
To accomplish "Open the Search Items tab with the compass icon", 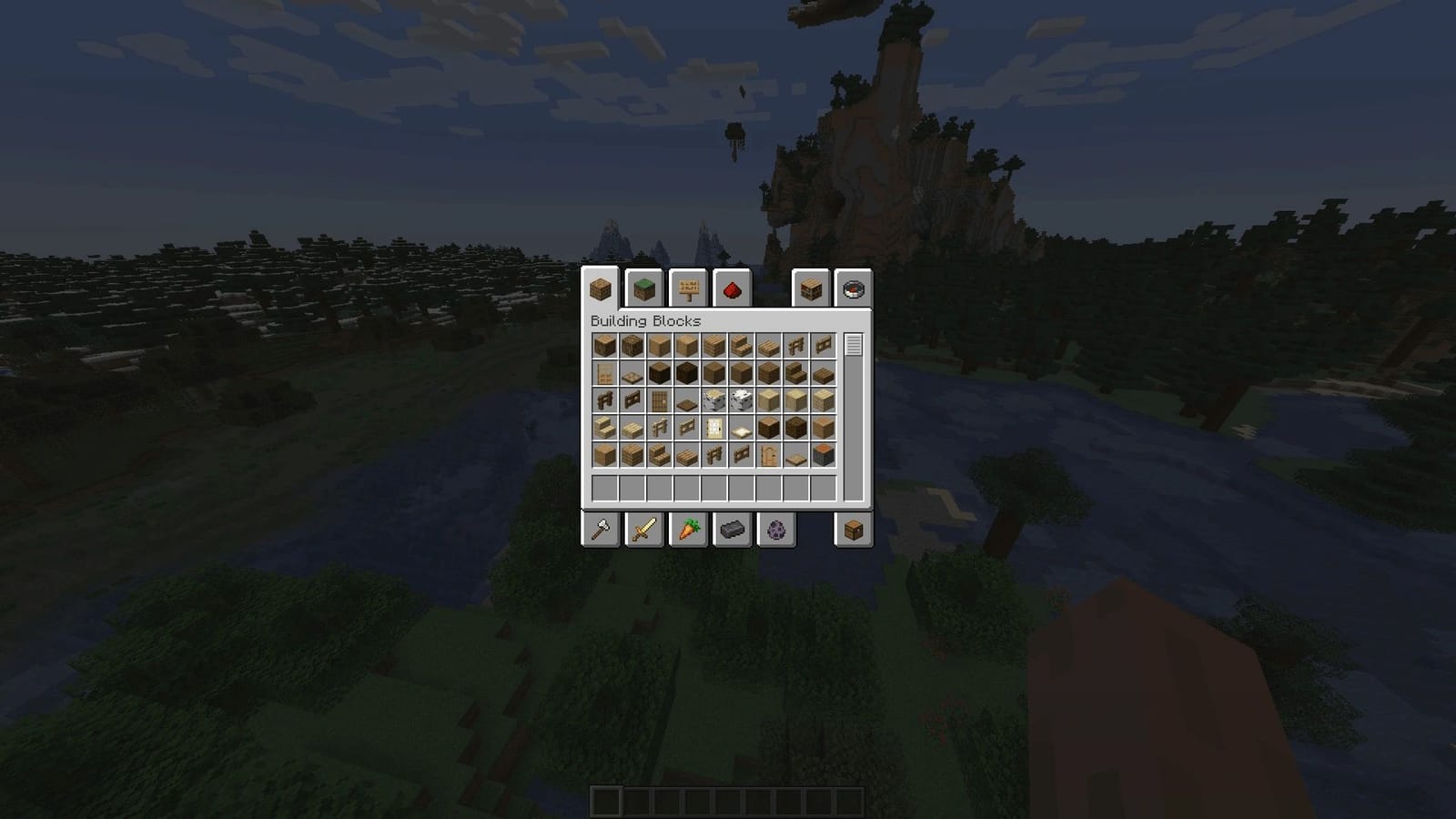I will 852,289.
